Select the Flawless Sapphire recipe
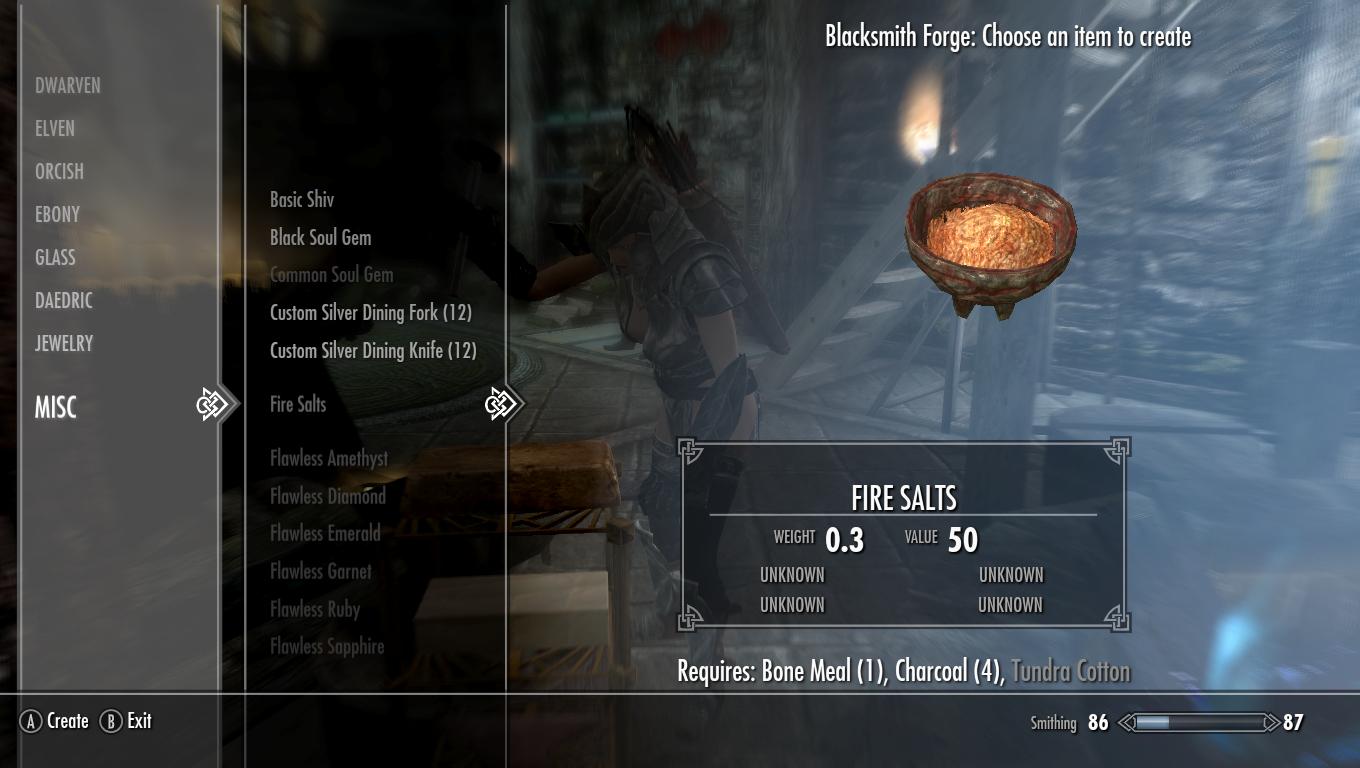The height and width of the screenshot is (768, 1360). [x=327, y=647]
